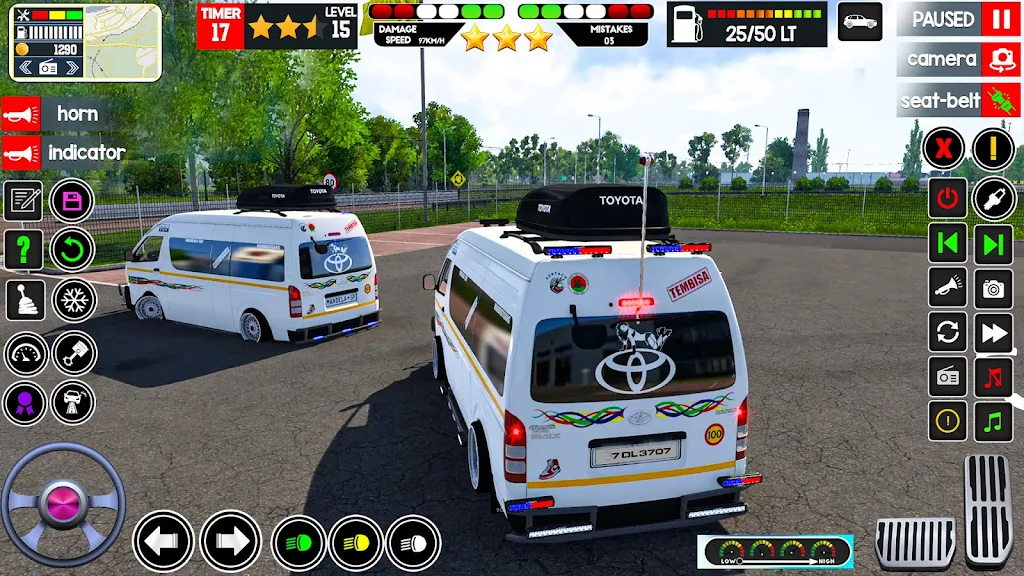Steer with the right arrow button

point(231,541)
